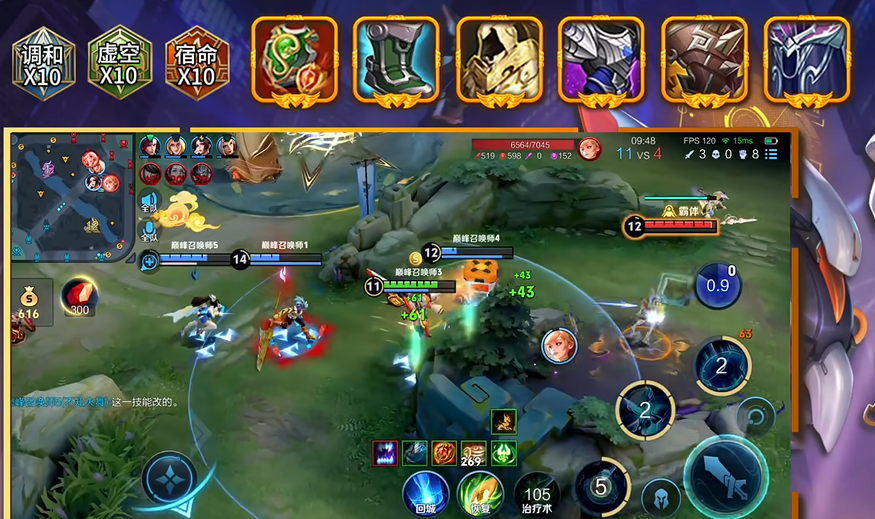Open the shop via the gold pouch
This screenshot has height=519, width=875.
tap(29, 301)
